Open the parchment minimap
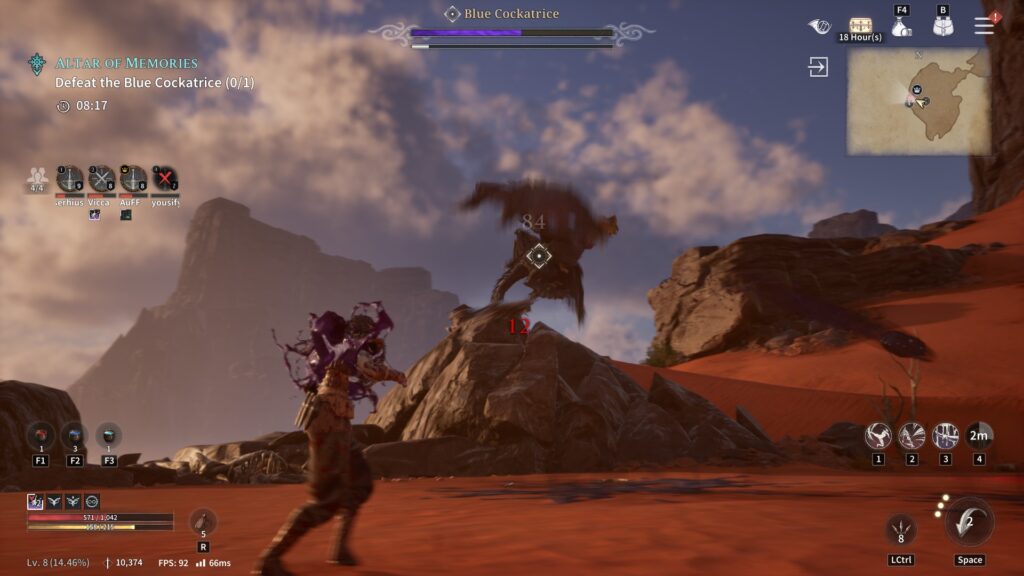The image size is (1024, 576). pyautogui.click(x=919, y=101)
